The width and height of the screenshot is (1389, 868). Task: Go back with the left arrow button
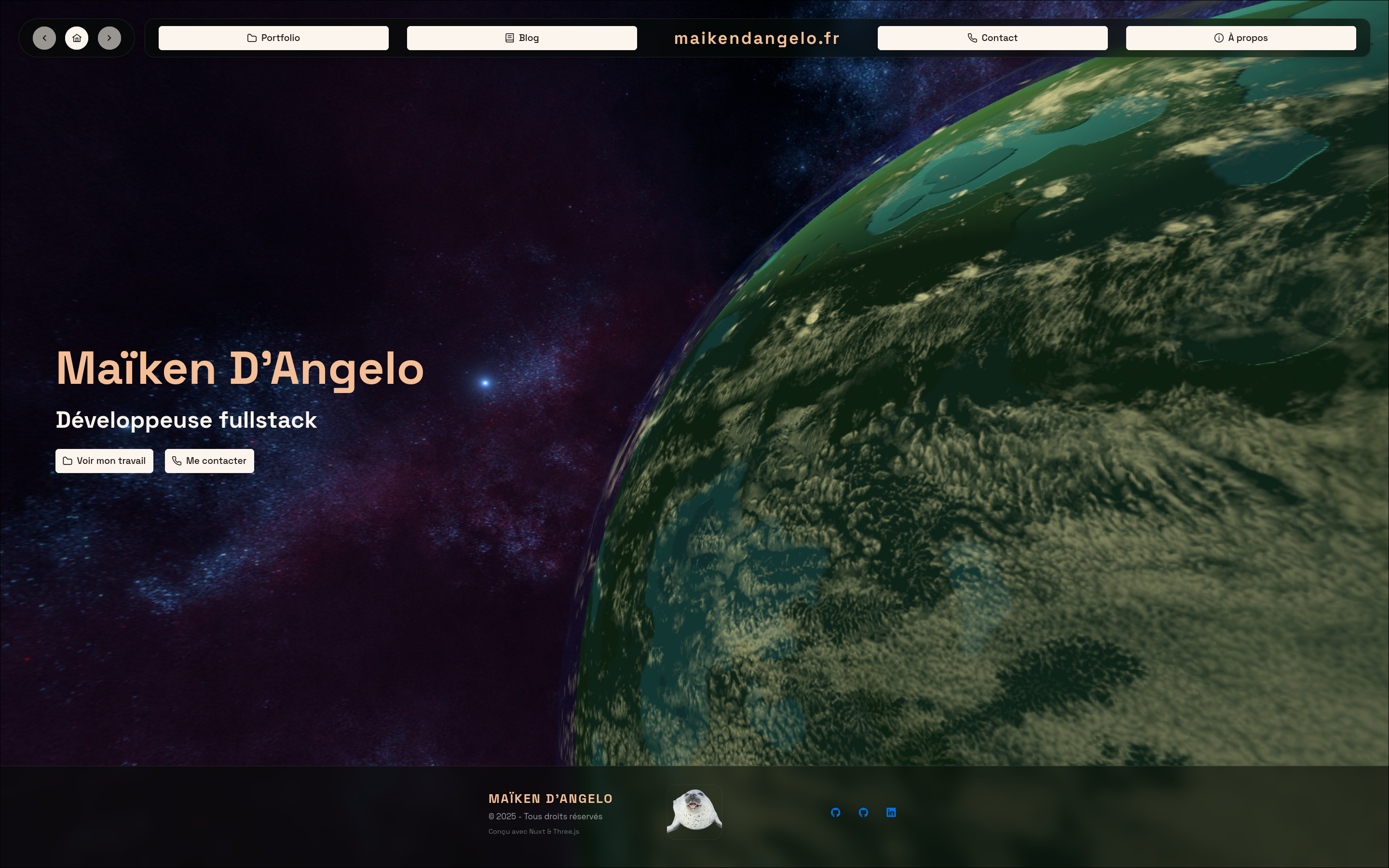click(44, 38)
